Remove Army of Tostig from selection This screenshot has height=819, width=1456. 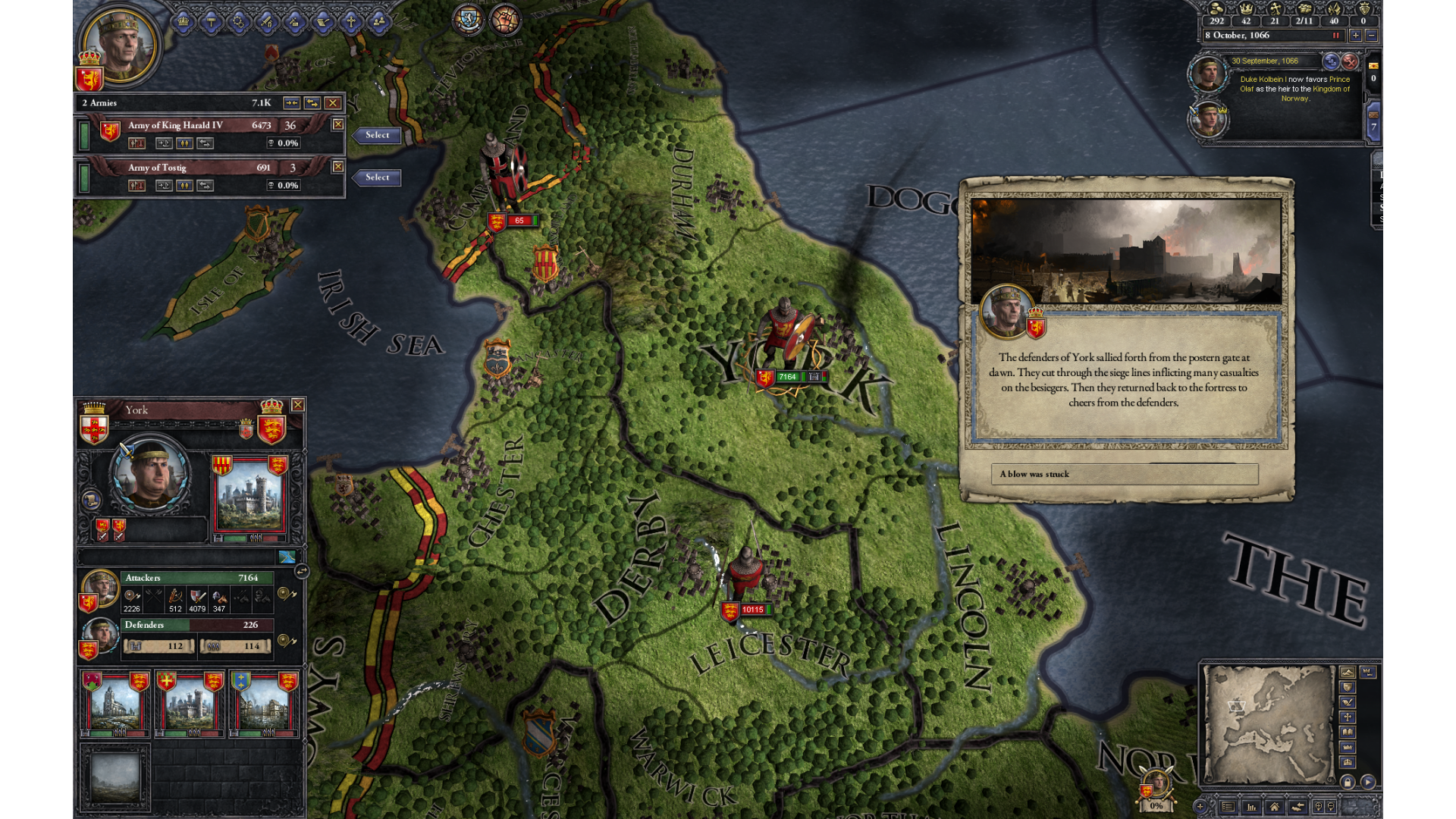(x=338, y=167)
